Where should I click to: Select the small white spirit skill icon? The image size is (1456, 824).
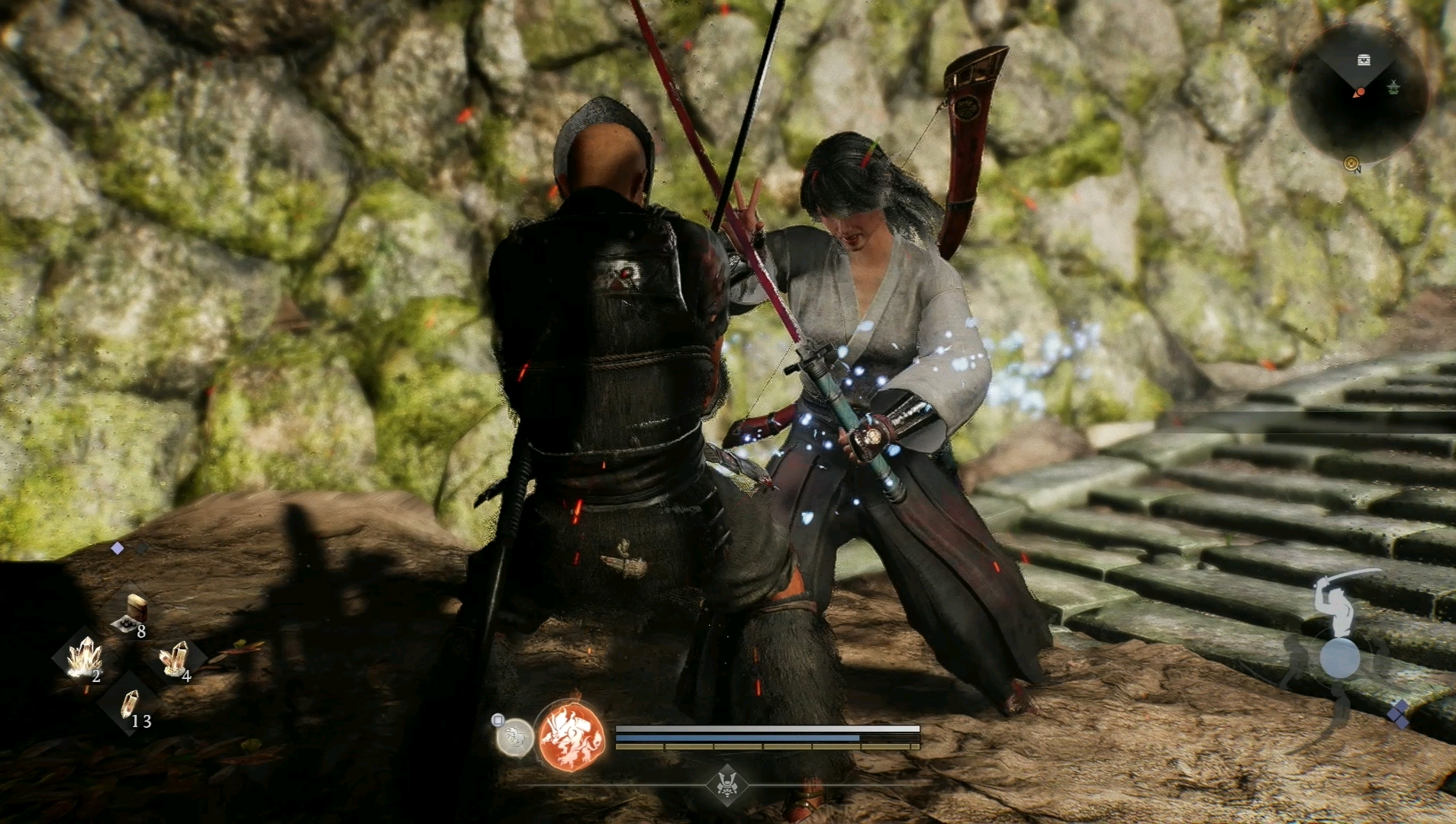coord(514,737)
